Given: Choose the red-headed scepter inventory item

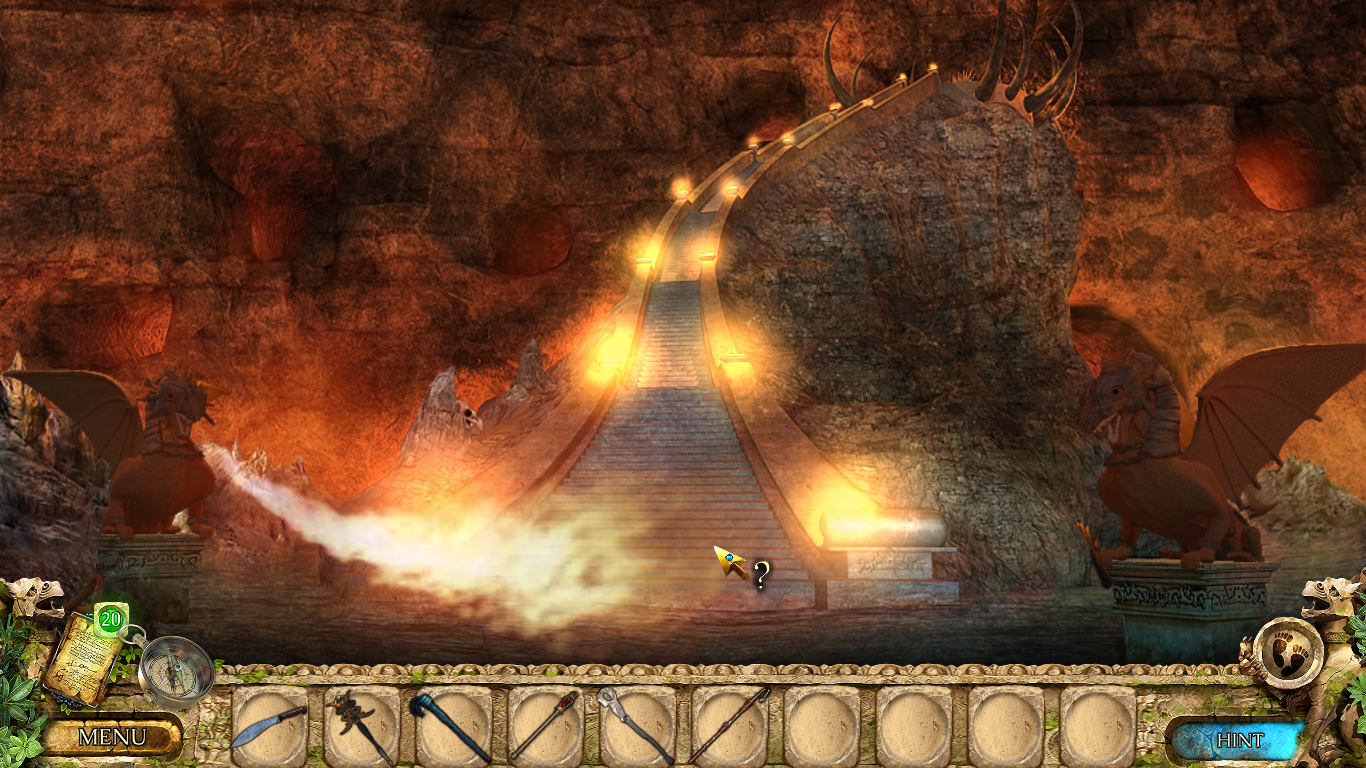Looking at the screenshot, I should 545,725.
